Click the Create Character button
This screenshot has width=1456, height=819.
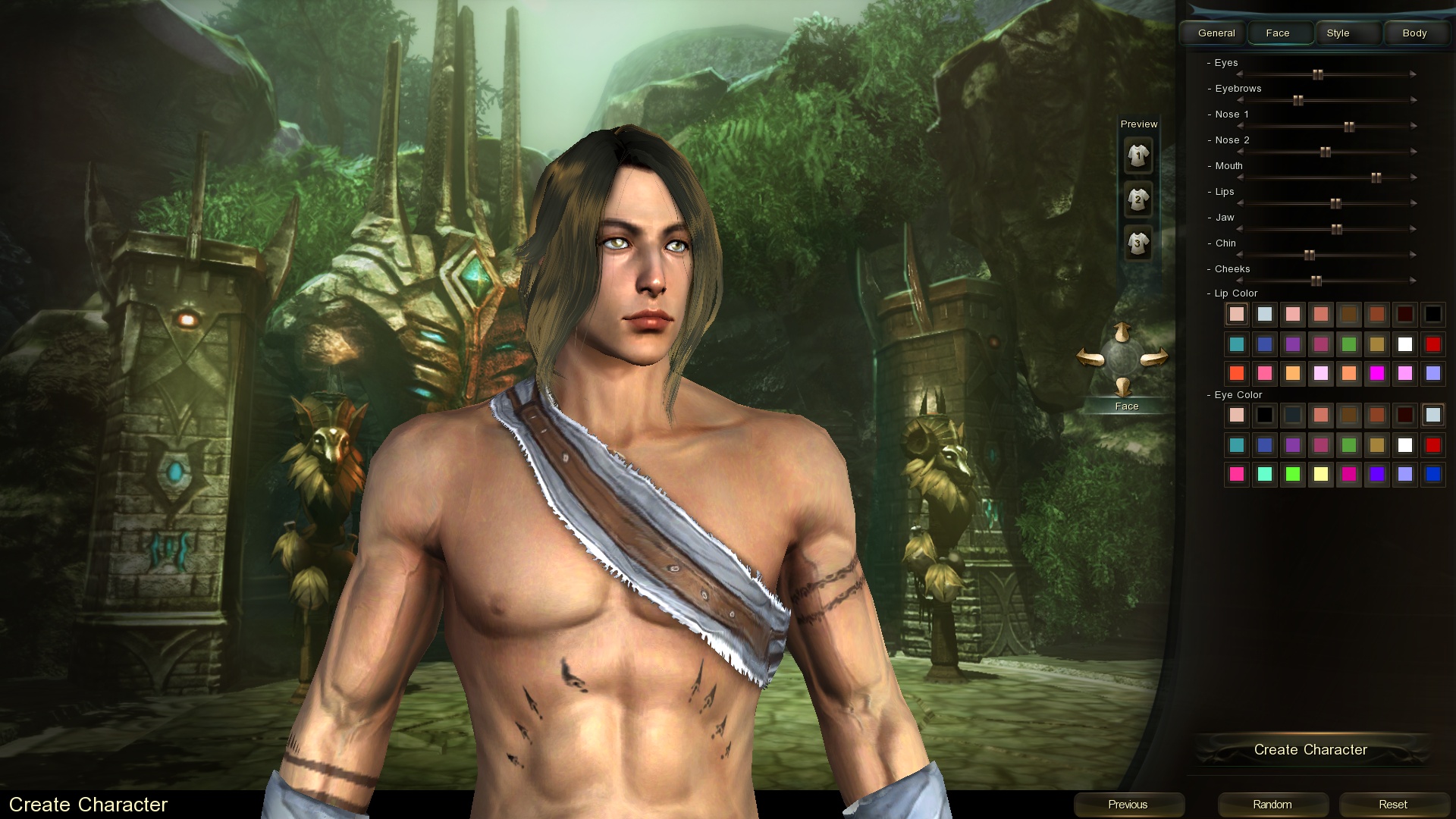[x=1310, y=750]
